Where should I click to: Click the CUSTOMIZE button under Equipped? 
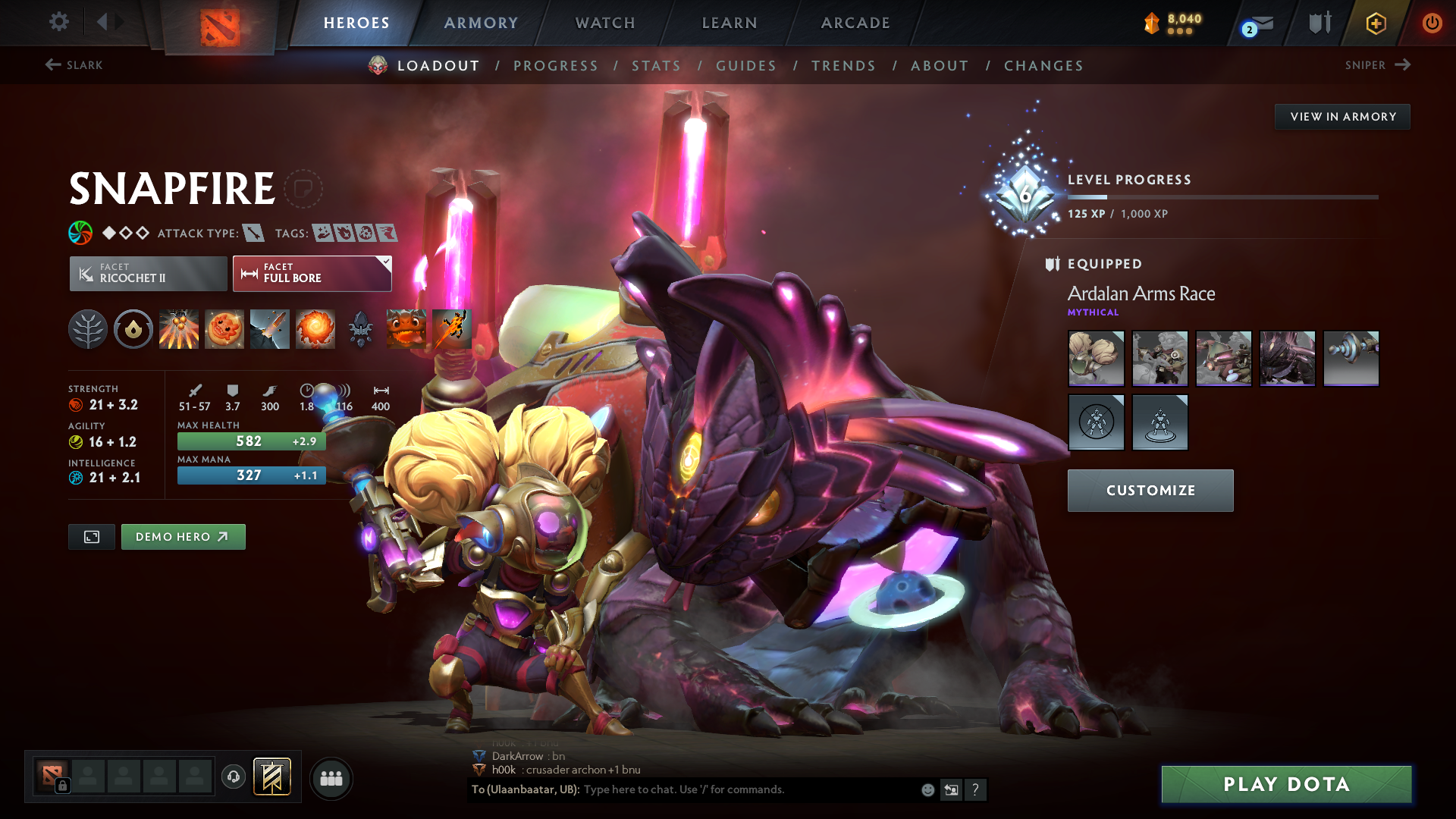point(1150,490)
